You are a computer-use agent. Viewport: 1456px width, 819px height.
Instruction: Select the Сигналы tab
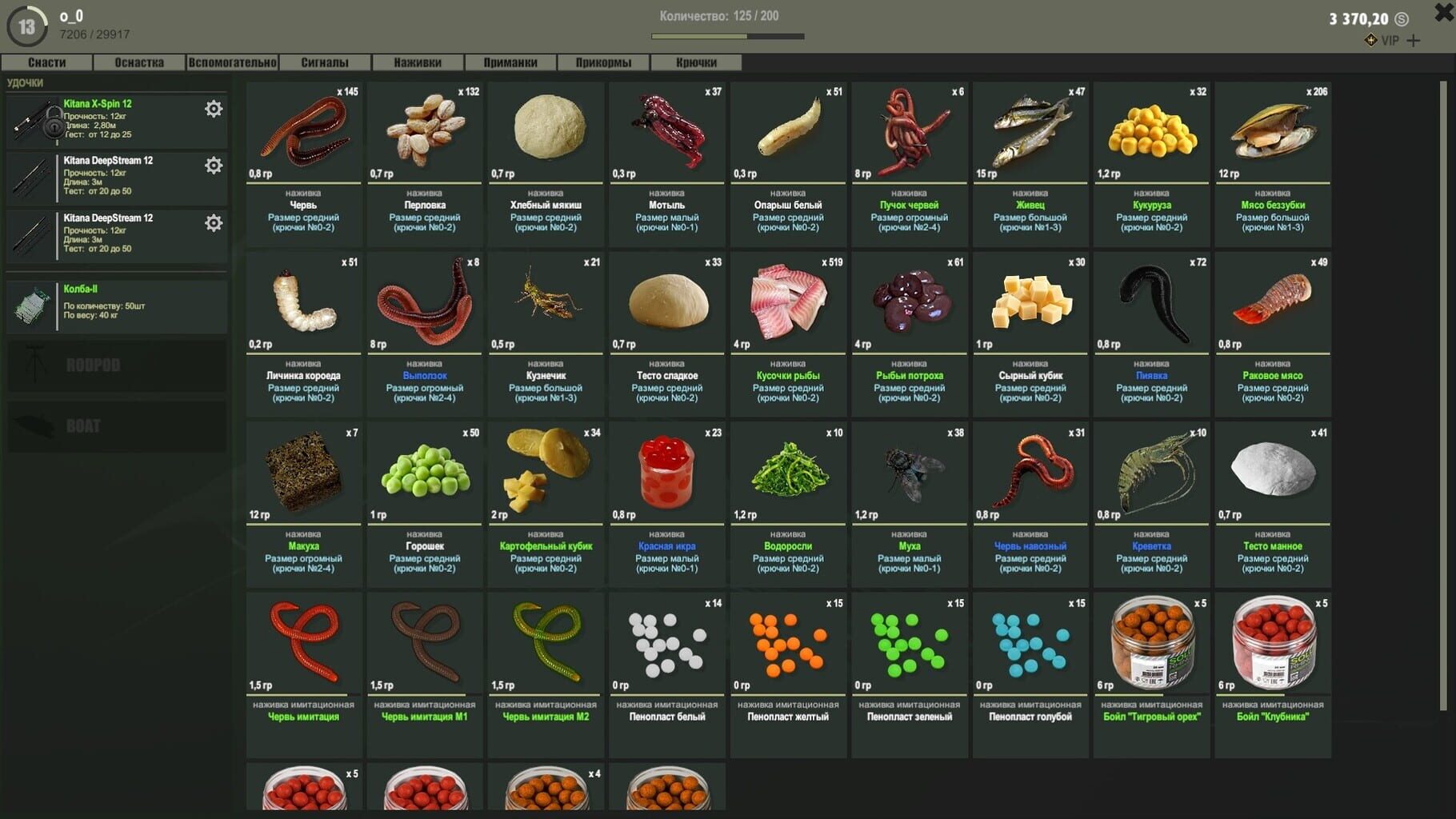[325, 62]
